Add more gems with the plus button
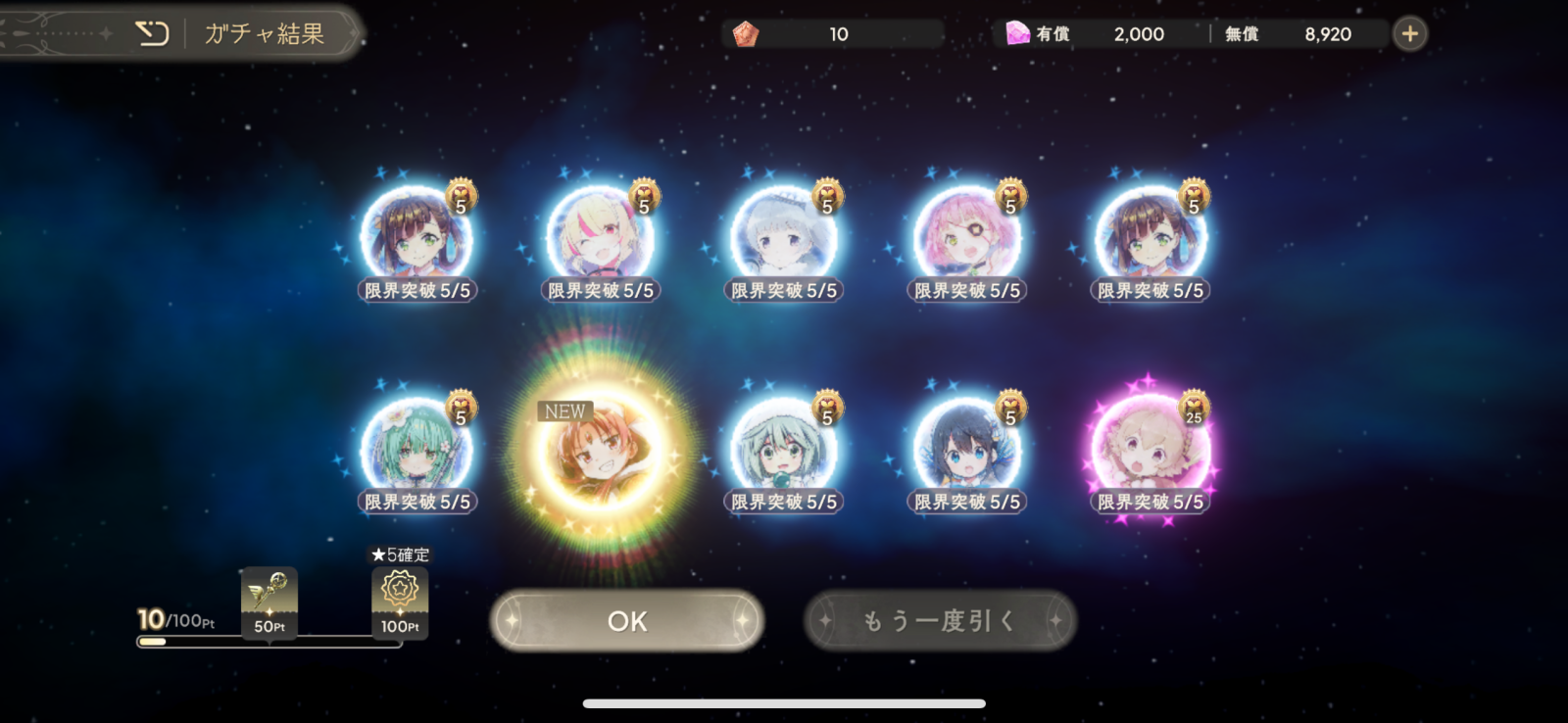This screenshot has width=1568, height=723. tap(1409, 34)
